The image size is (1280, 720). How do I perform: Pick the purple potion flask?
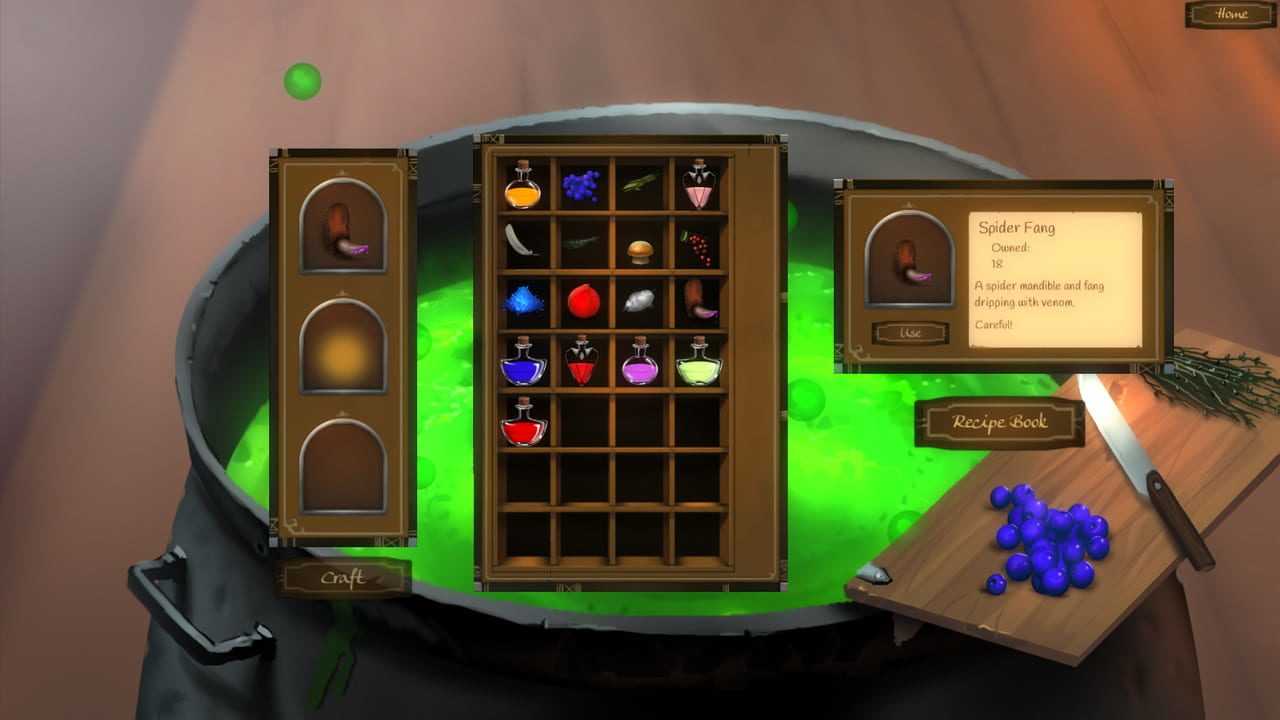click(640, 362)
